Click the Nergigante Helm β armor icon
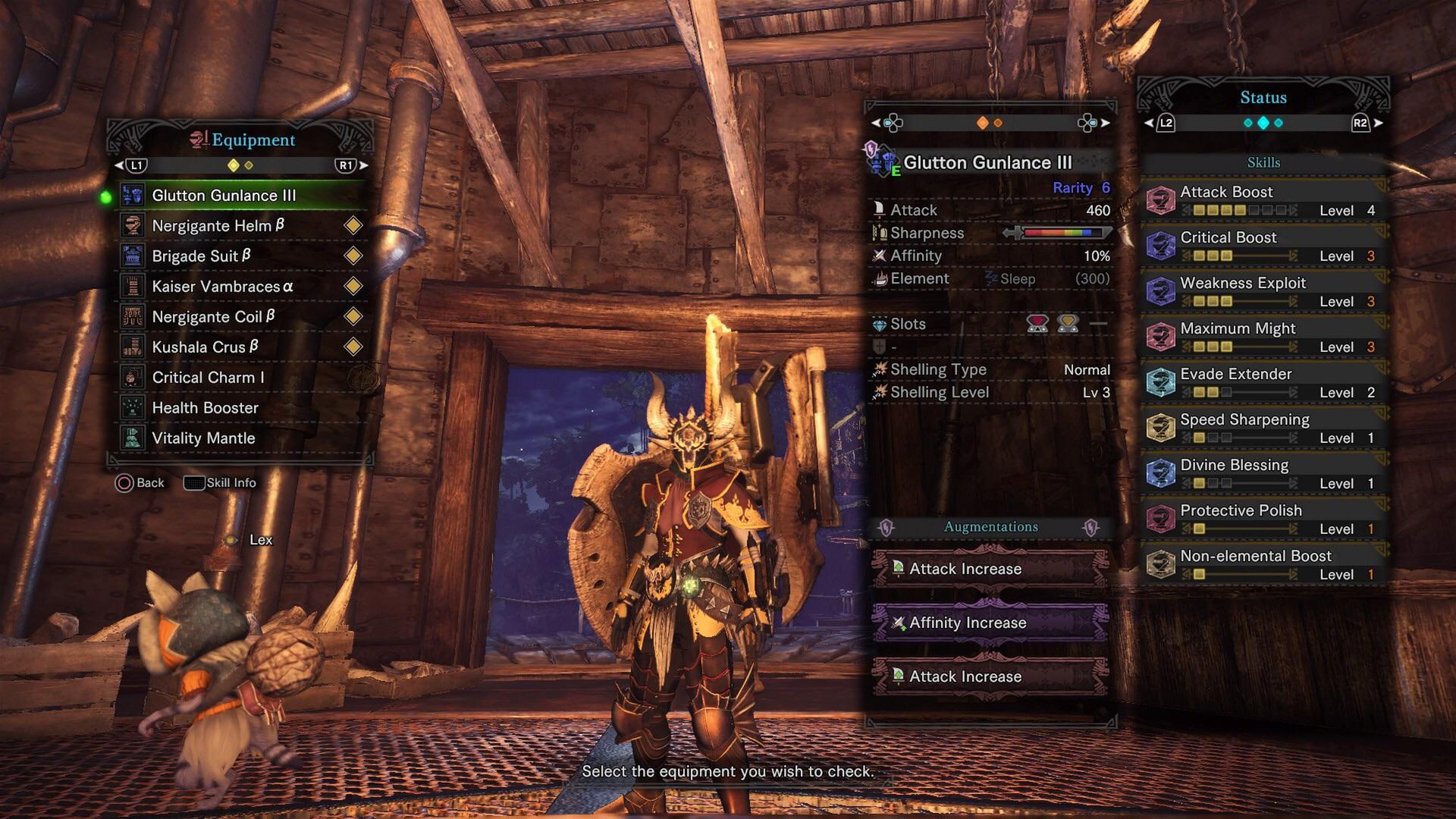The image size is (1456, 819). pos(133,225)
